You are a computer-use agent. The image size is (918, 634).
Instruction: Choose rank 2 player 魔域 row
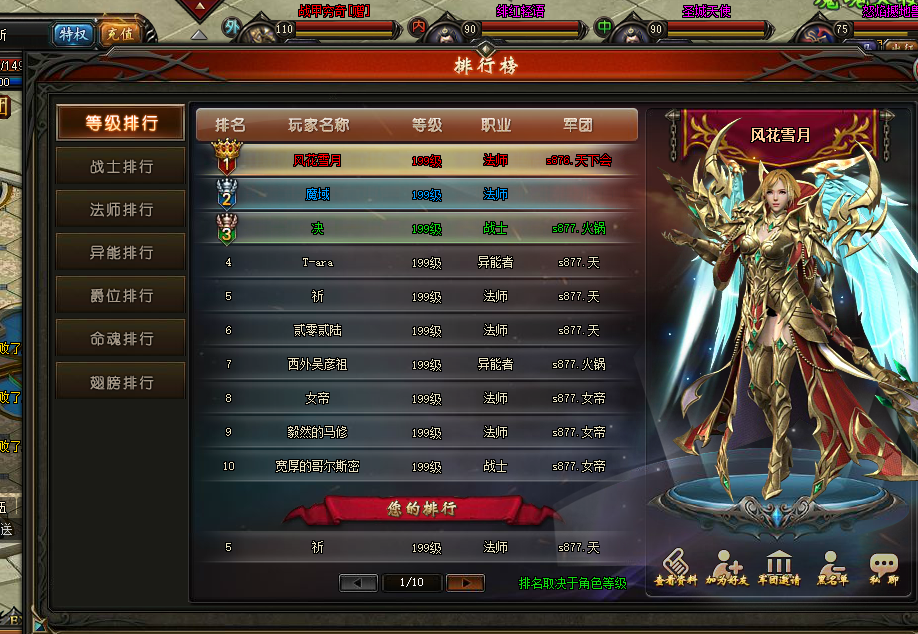[416, 194]
